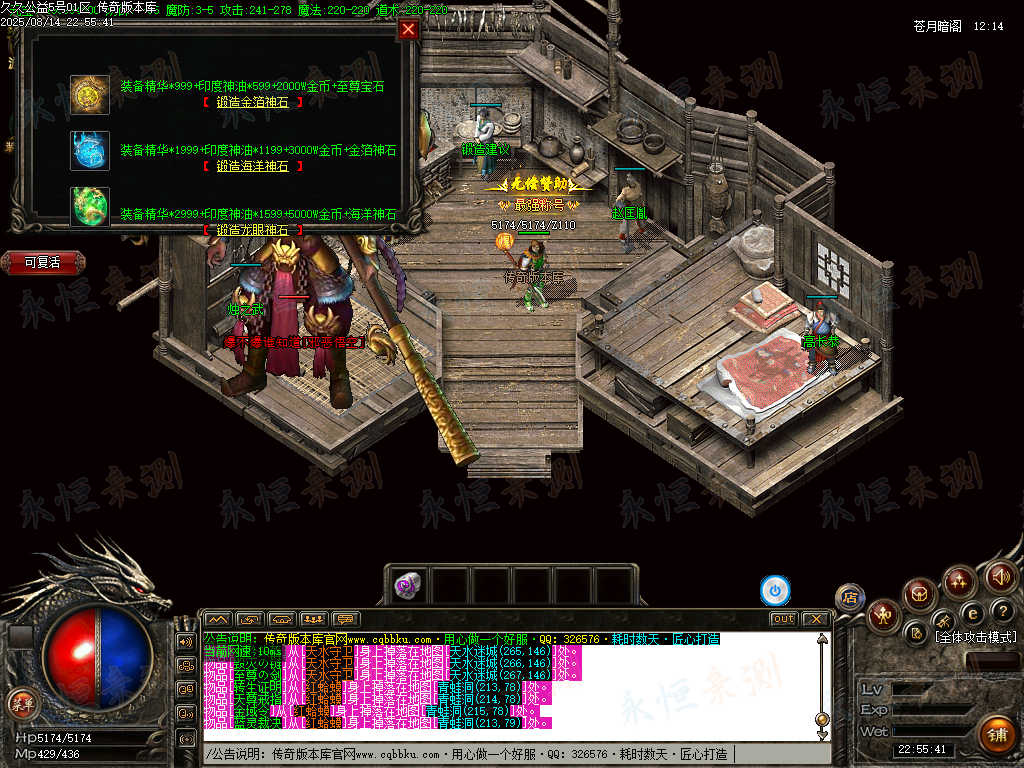Click the chat panel's out button
1024x768 pixels.
click(x=783, y=619)
